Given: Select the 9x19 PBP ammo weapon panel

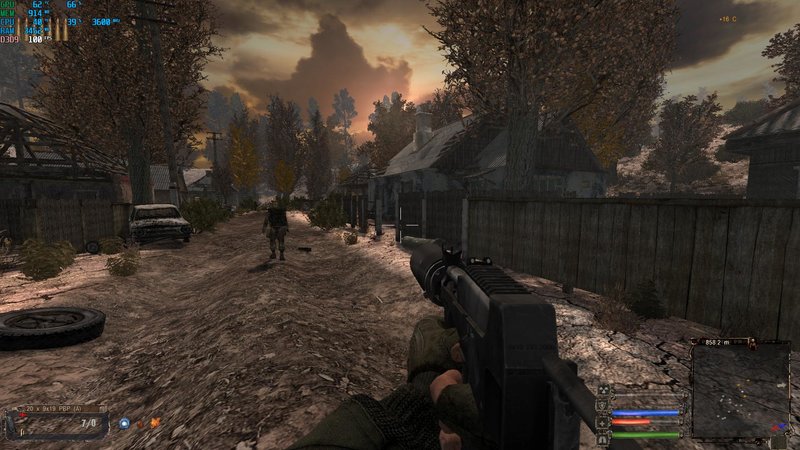Looking at the screenshot, I should coord(57,420).
